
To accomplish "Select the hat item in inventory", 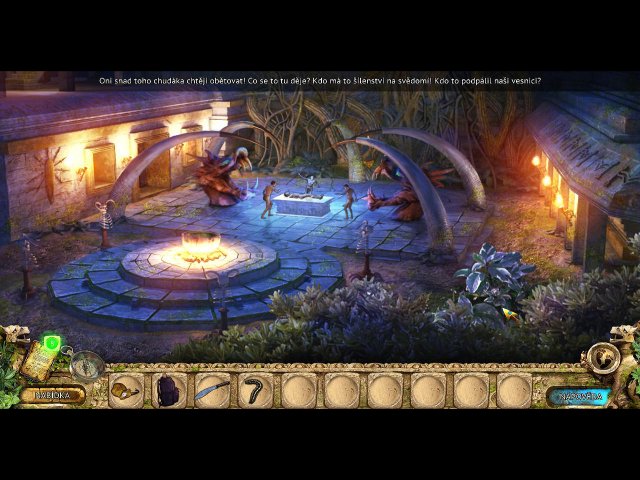I will pos(127,390).
